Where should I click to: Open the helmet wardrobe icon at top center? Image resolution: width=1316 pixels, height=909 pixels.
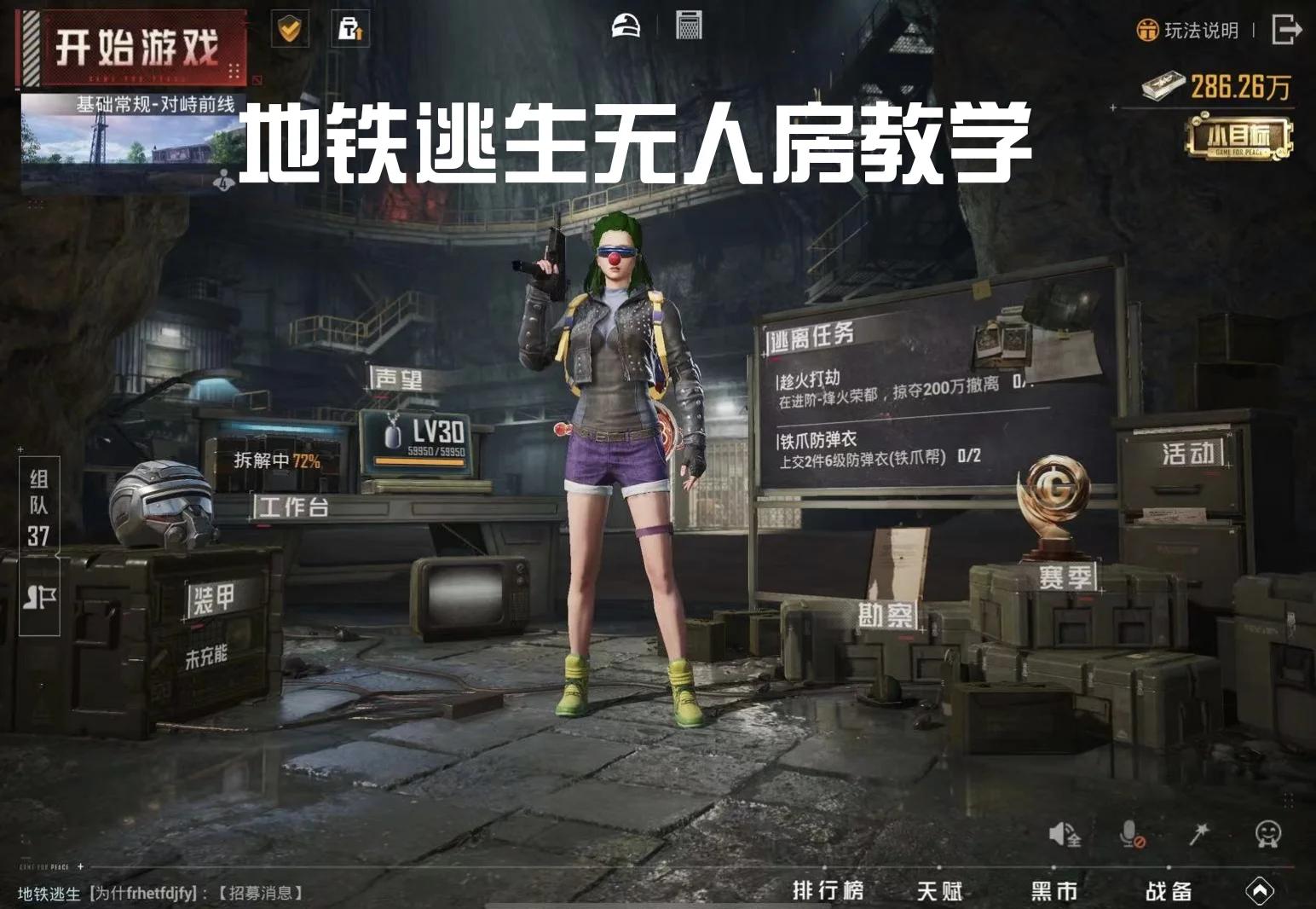pos(626,26)
